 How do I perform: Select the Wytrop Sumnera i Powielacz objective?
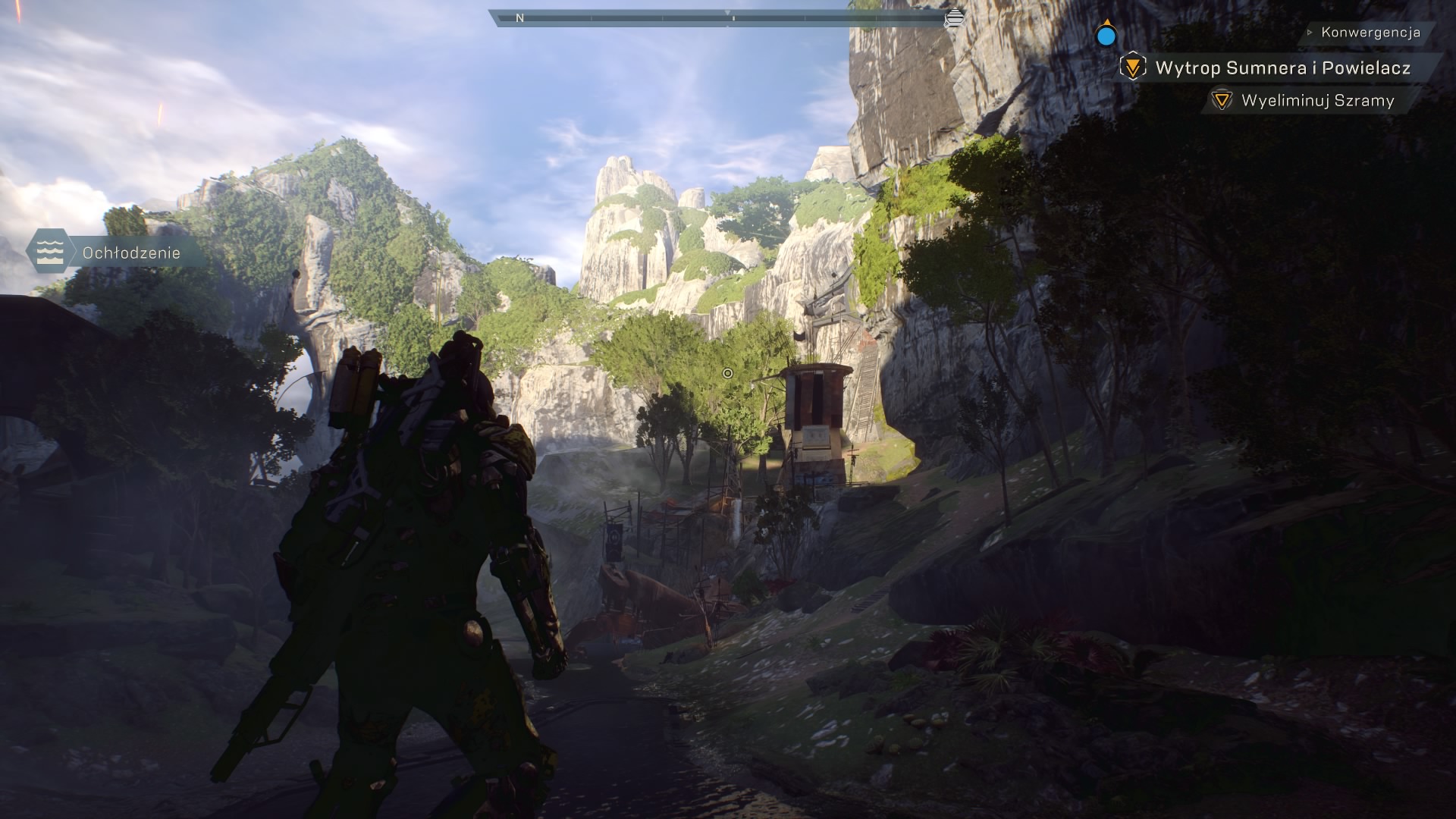[1282, 68]
